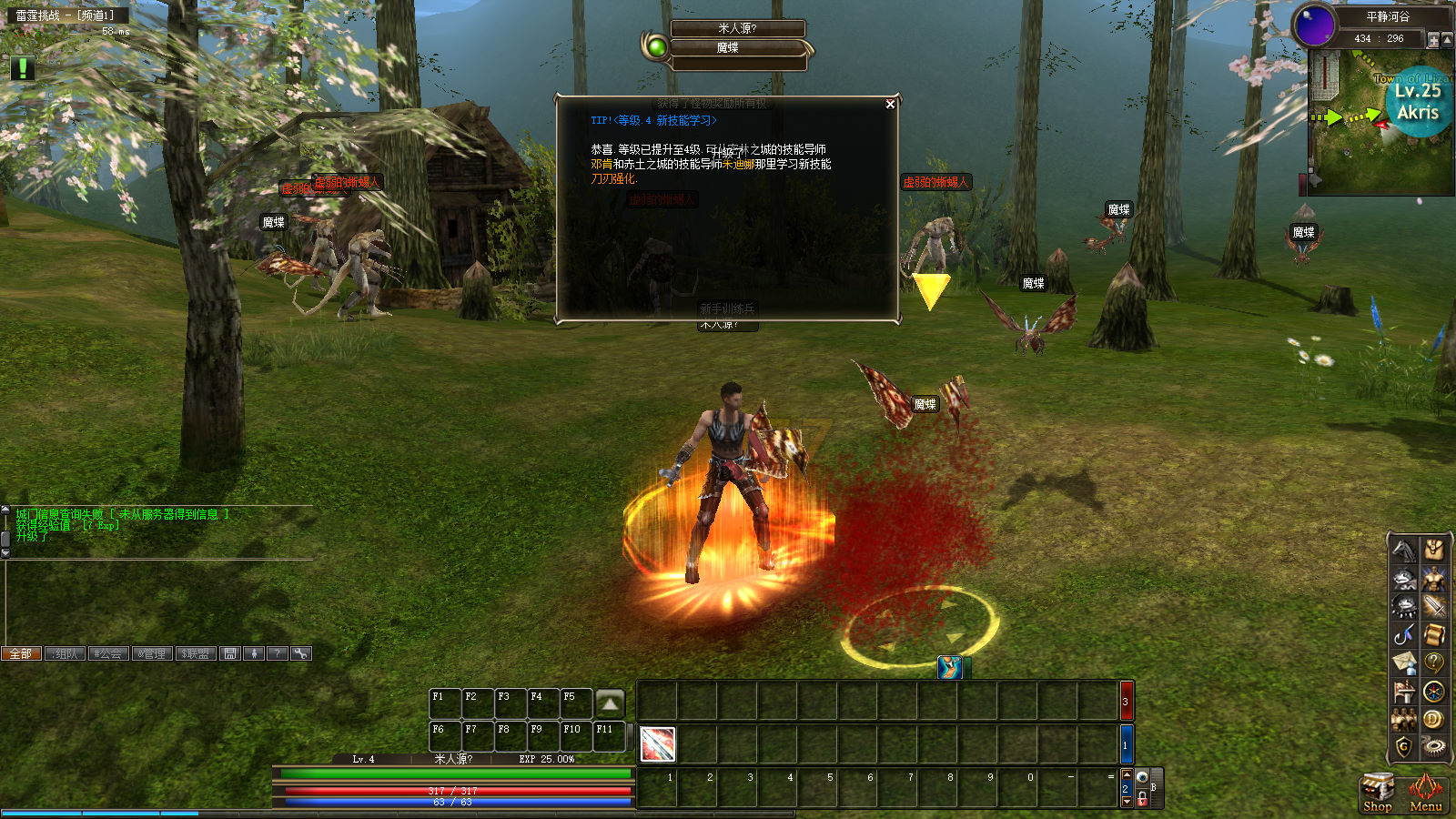Click the green exclamation notification icon

(22, 68)
